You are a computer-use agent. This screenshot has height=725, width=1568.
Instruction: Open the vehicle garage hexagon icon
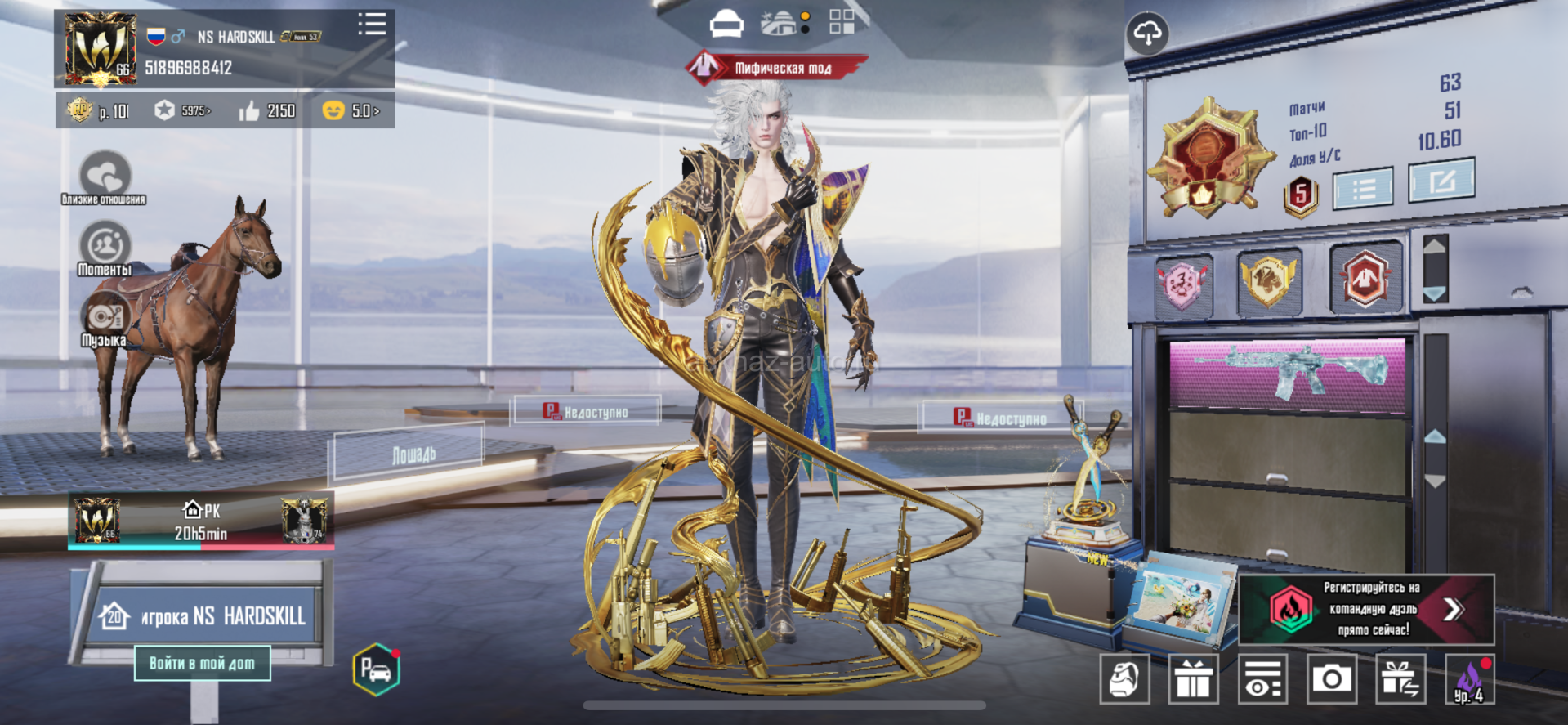coord(376,670)
